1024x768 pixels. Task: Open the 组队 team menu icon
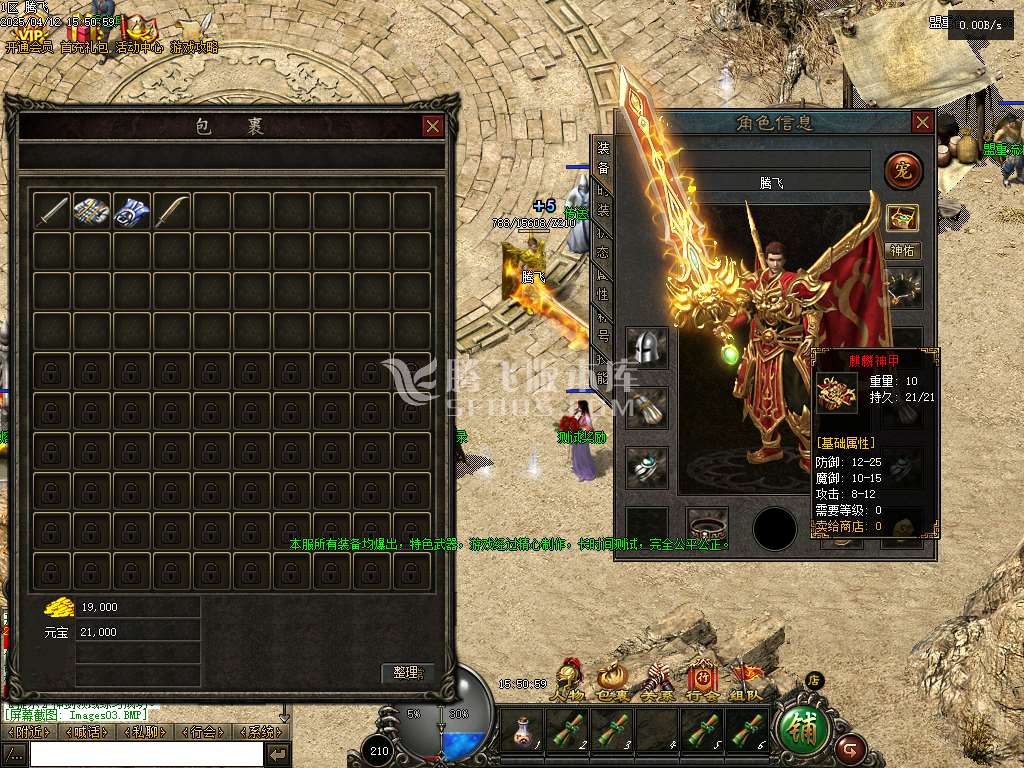tap(746, 680)
